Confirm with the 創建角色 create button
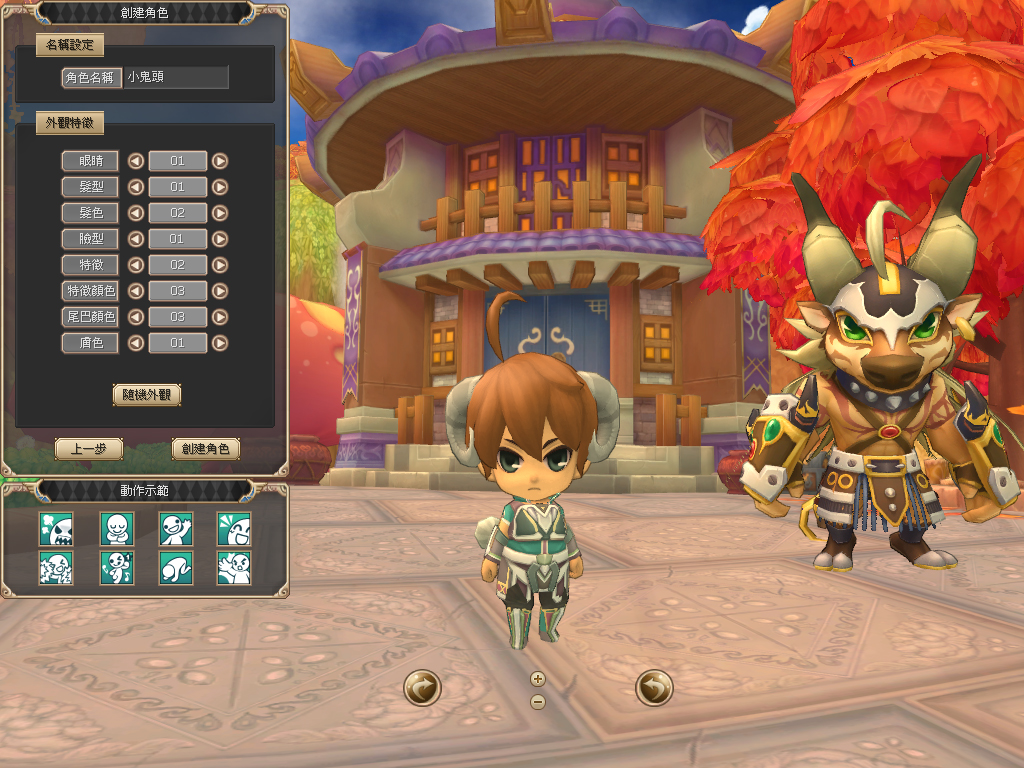1024x768 pixels. tap(206, 449)
